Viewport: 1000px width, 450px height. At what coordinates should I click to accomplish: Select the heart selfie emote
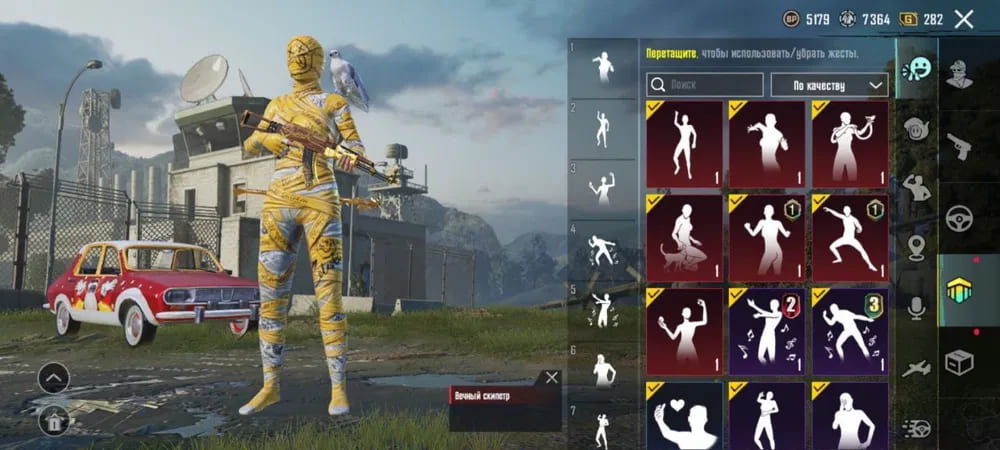(x=684, y=414)
